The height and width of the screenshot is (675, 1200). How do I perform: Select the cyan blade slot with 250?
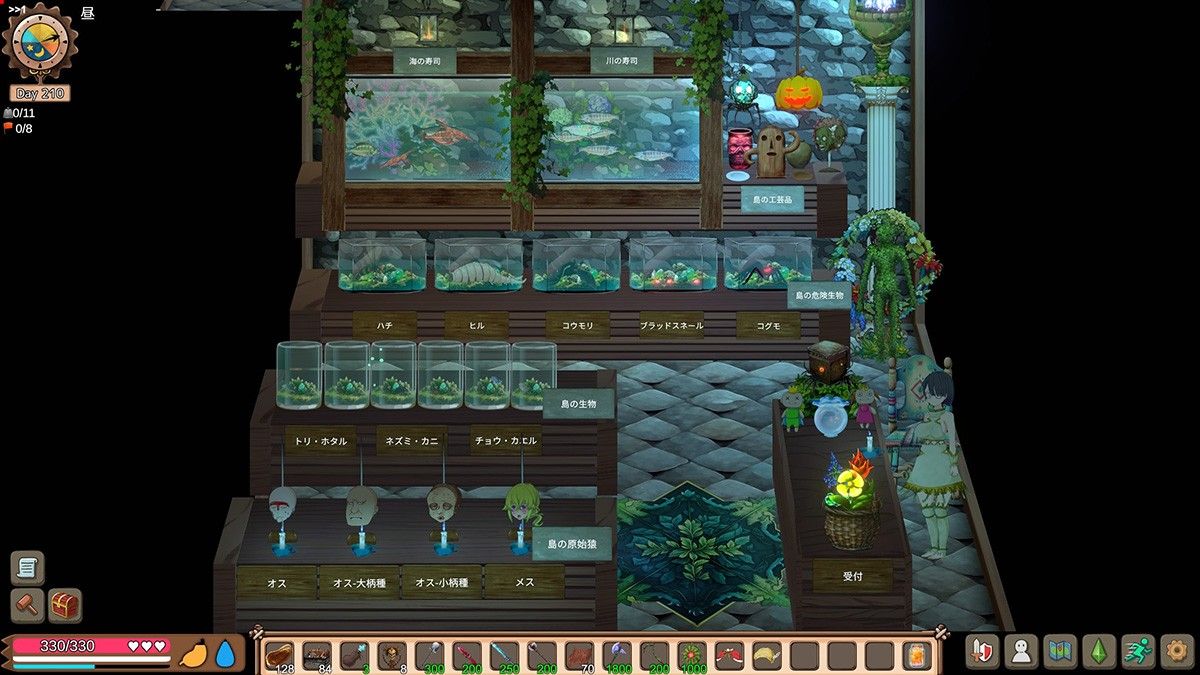point(504,656)
